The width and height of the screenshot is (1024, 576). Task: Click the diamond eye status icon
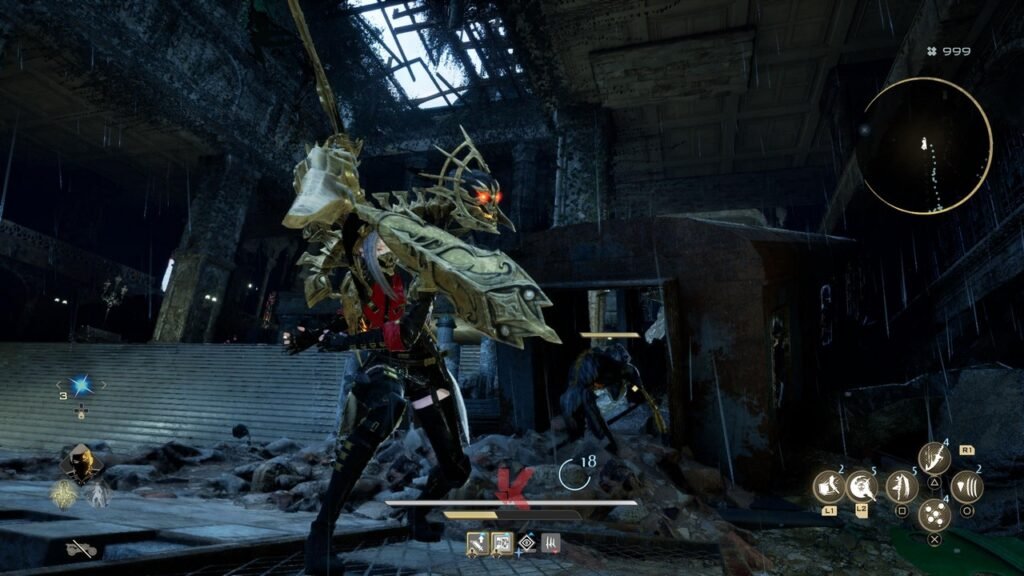(526, 543)
